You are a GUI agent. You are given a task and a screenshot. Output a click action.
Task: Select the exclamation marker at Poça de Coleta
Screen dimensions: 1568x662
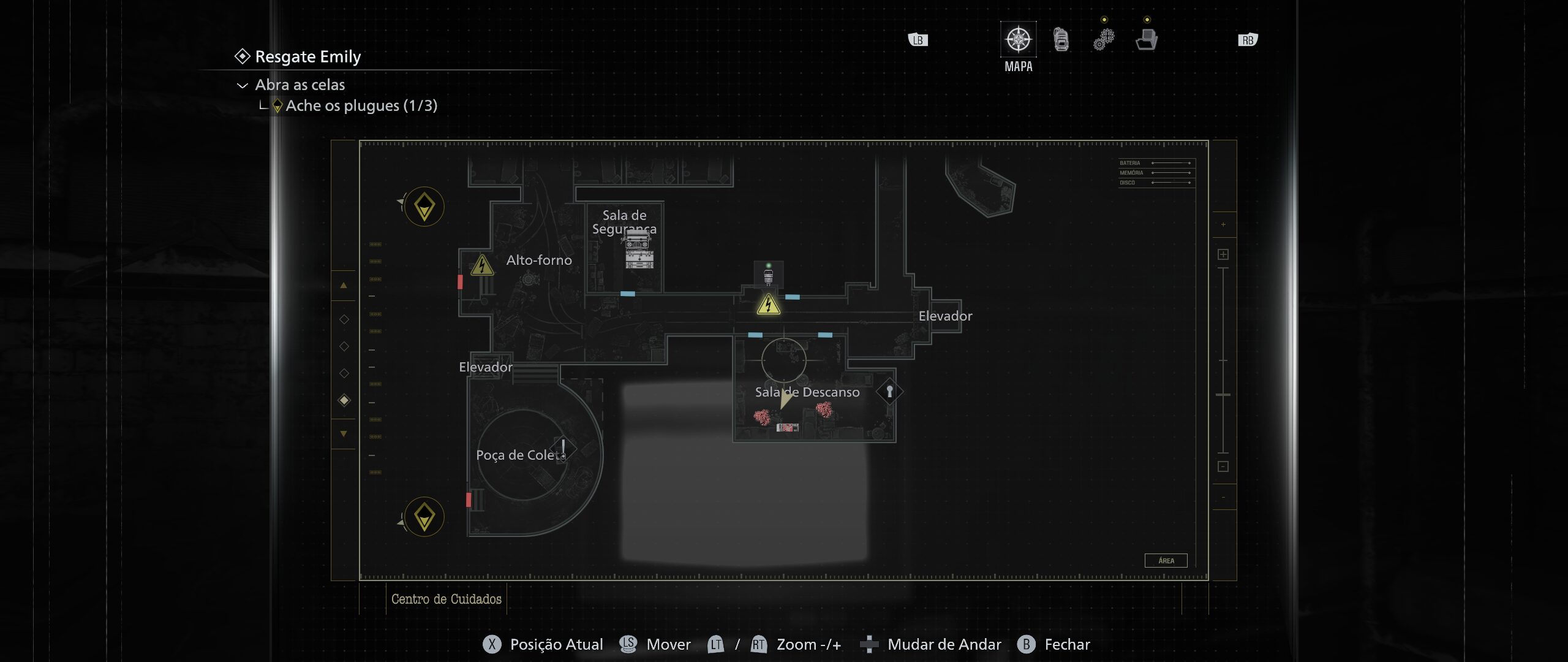coord(563,448)
